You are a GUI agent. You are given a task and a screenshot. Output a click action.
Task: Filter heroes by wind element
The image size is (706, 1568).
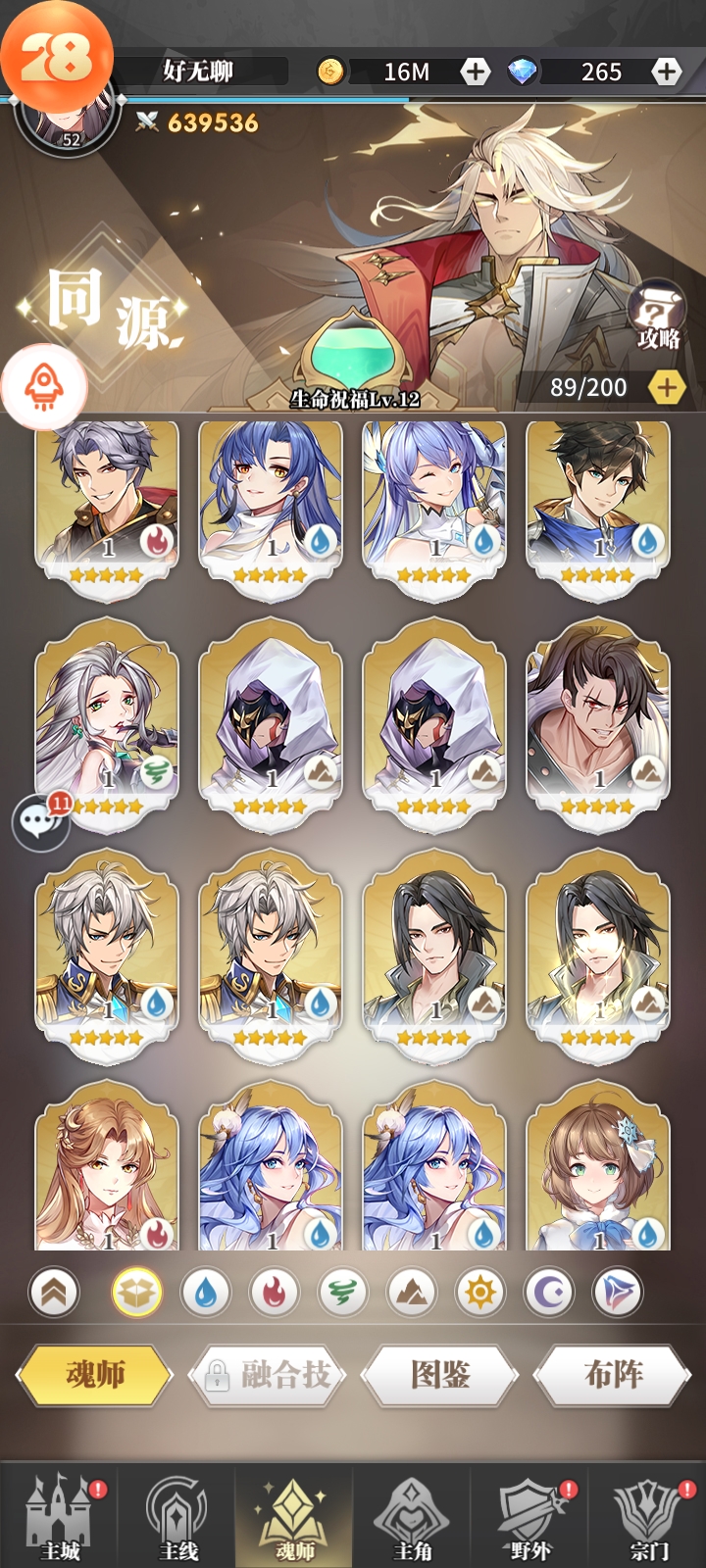point(342,1294)
